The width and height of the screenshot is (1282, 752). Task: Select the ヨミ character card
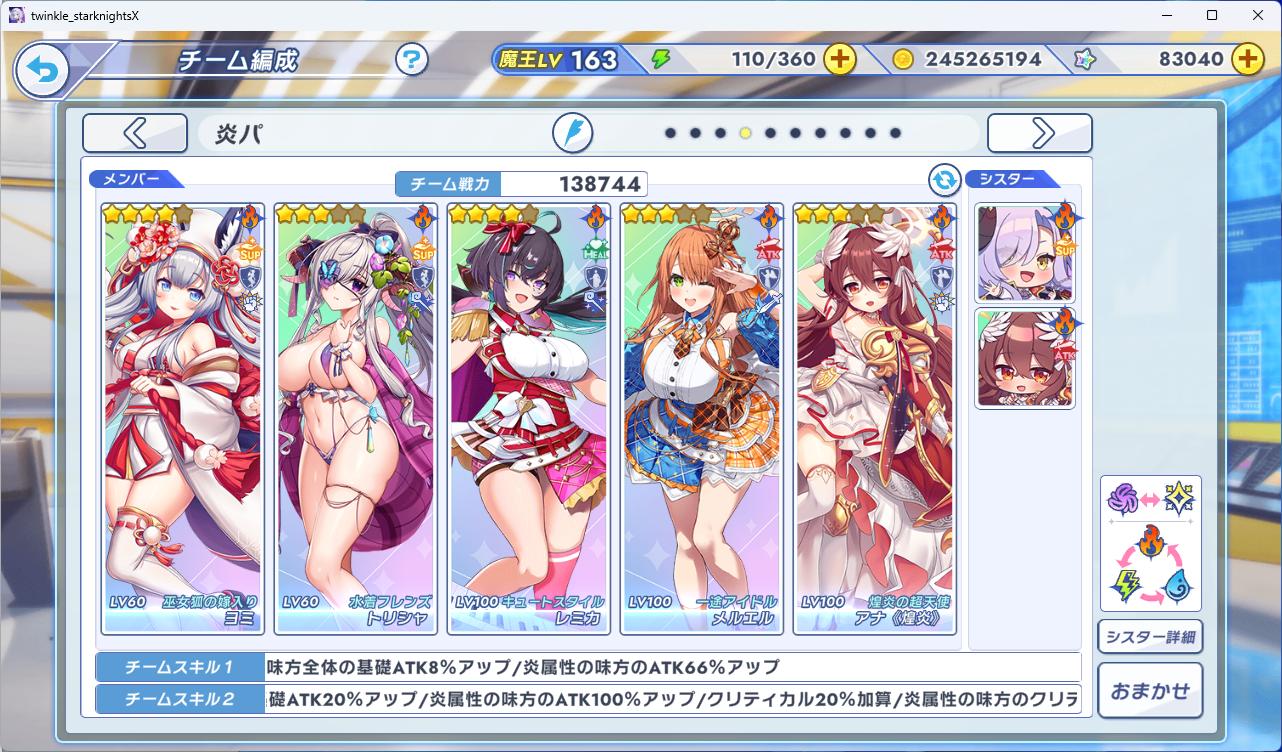(x=183, y=418)
